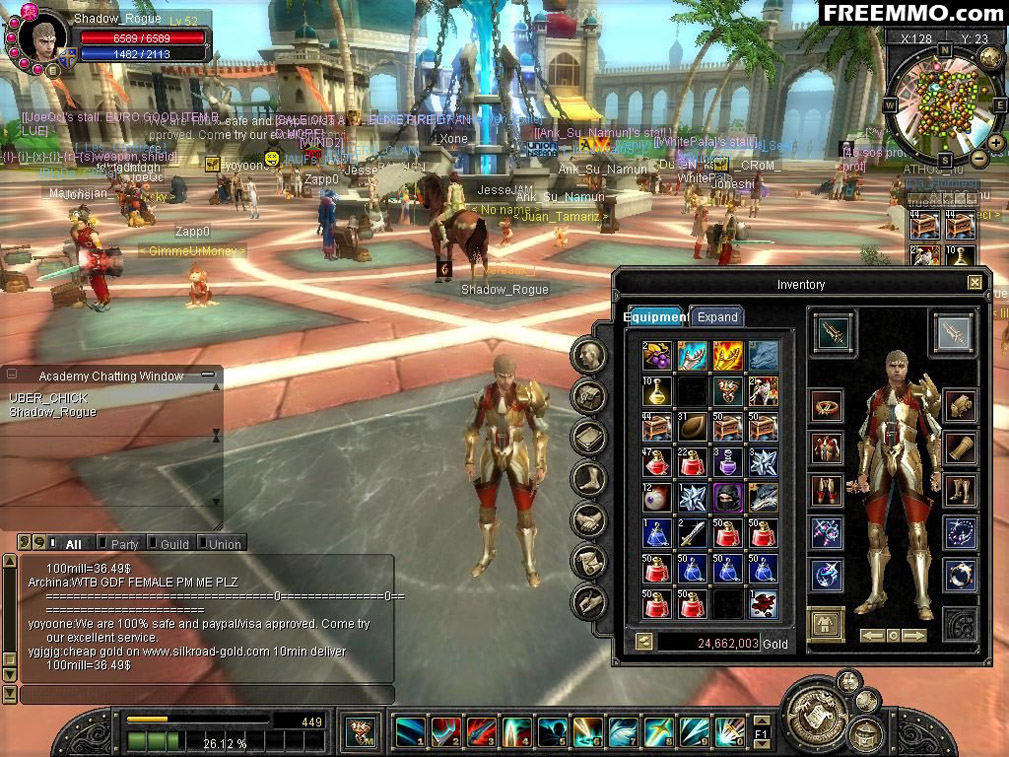Minimize the Academy Chatting Window

coord(207,375)
